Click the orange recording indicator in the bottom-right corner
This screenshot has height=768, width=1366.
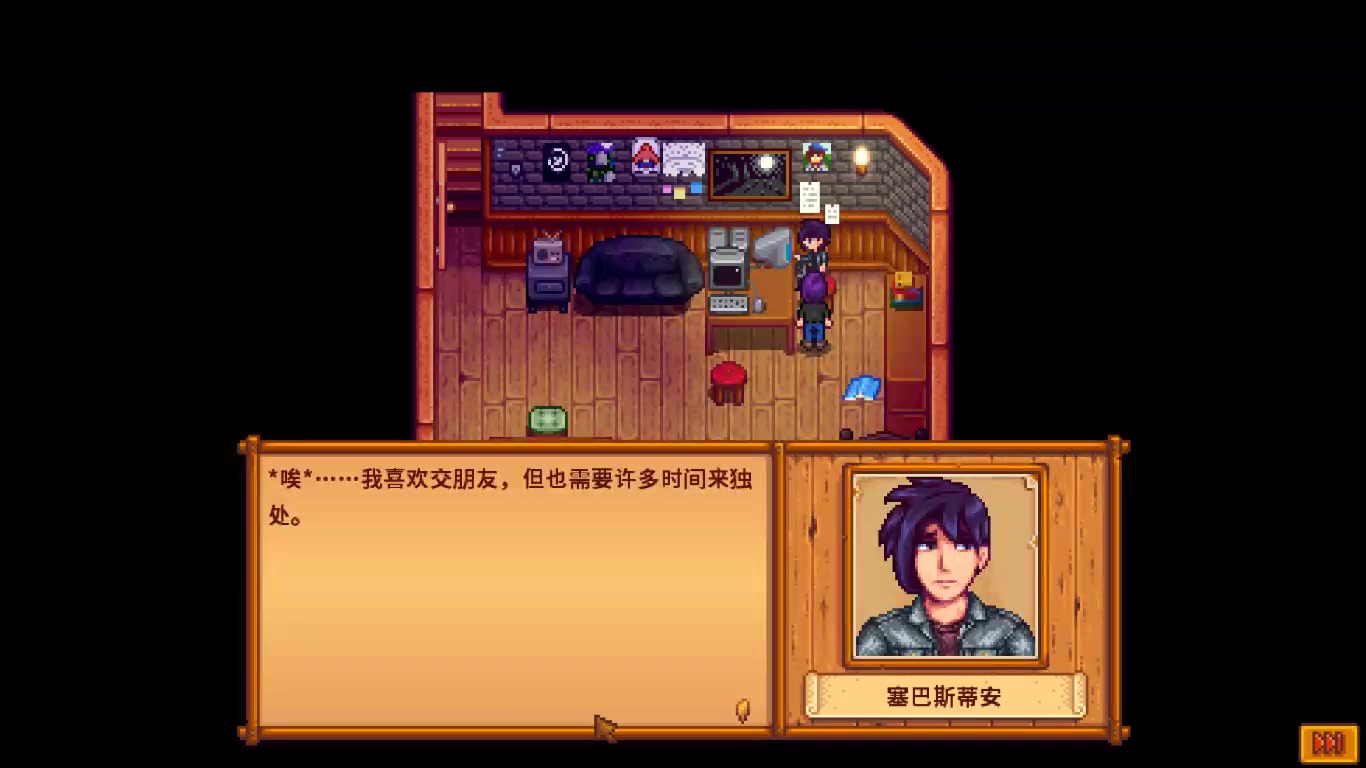point(1330,744)
